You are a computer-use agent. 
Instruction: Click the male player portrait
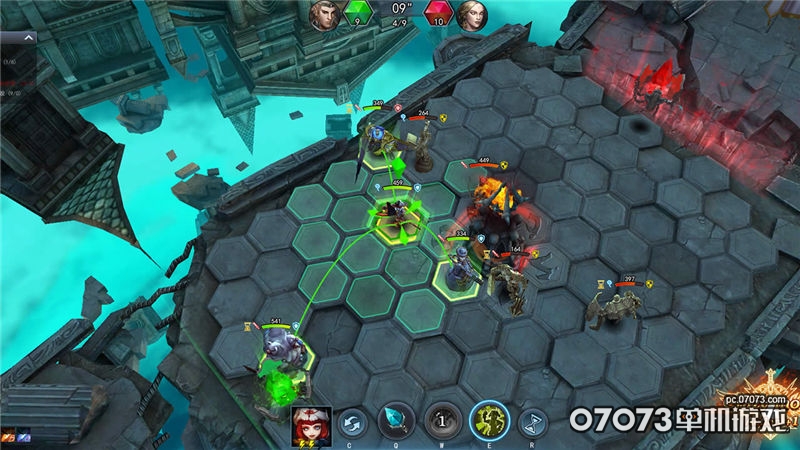323,14
